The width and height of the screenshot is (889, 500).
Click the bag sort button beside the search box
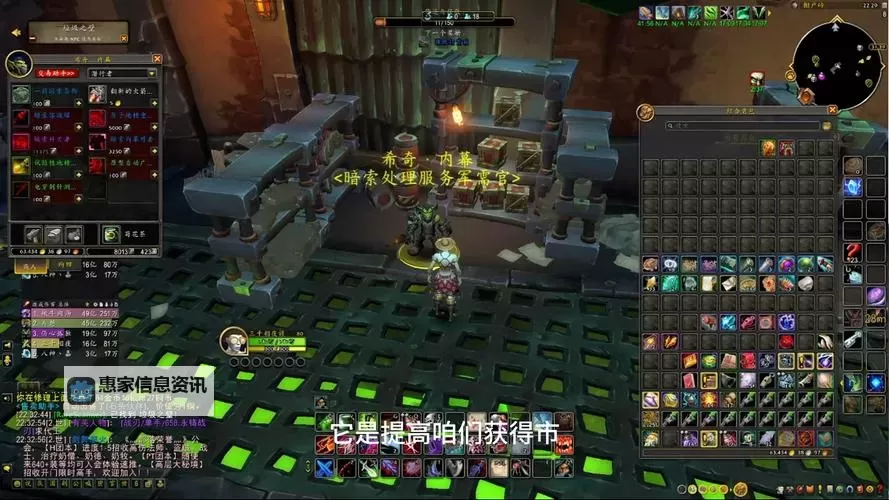tap(826, 126)
